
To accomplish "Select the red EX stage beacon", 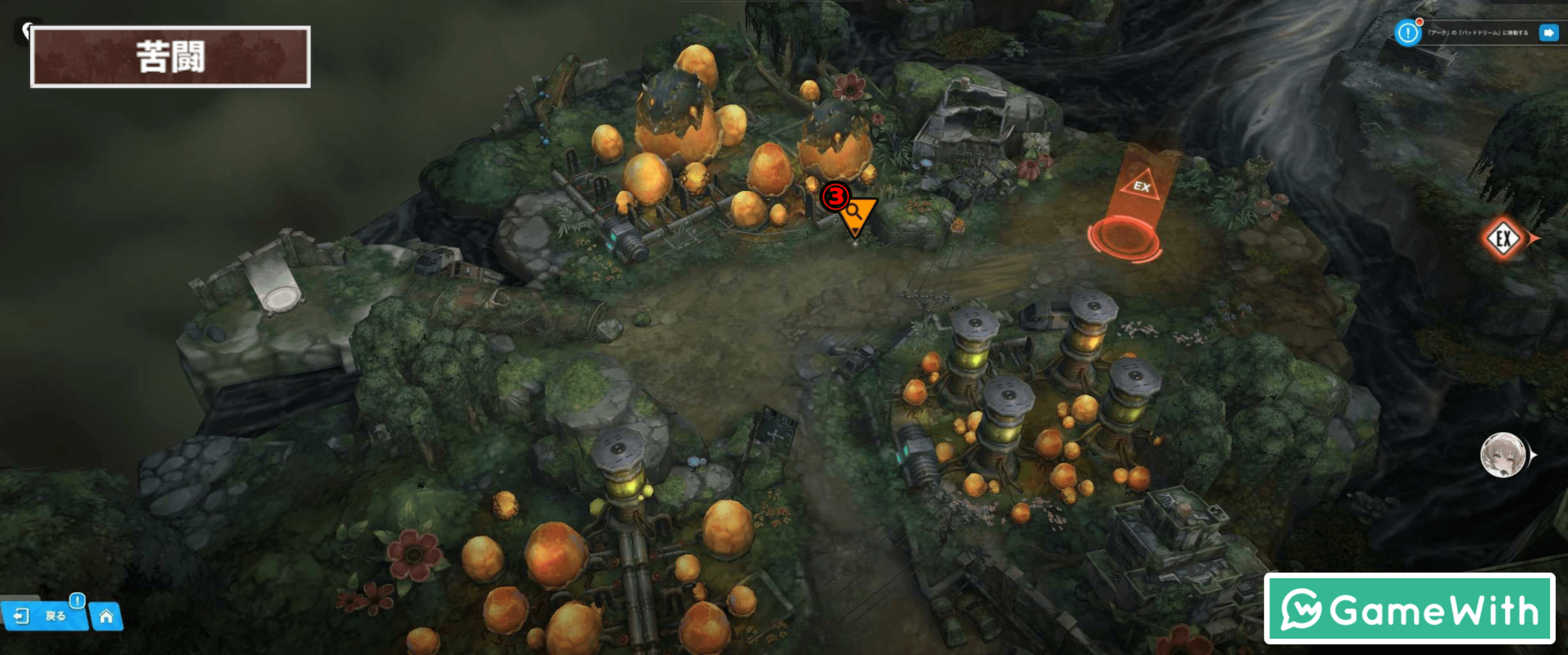I will 1130,211.
